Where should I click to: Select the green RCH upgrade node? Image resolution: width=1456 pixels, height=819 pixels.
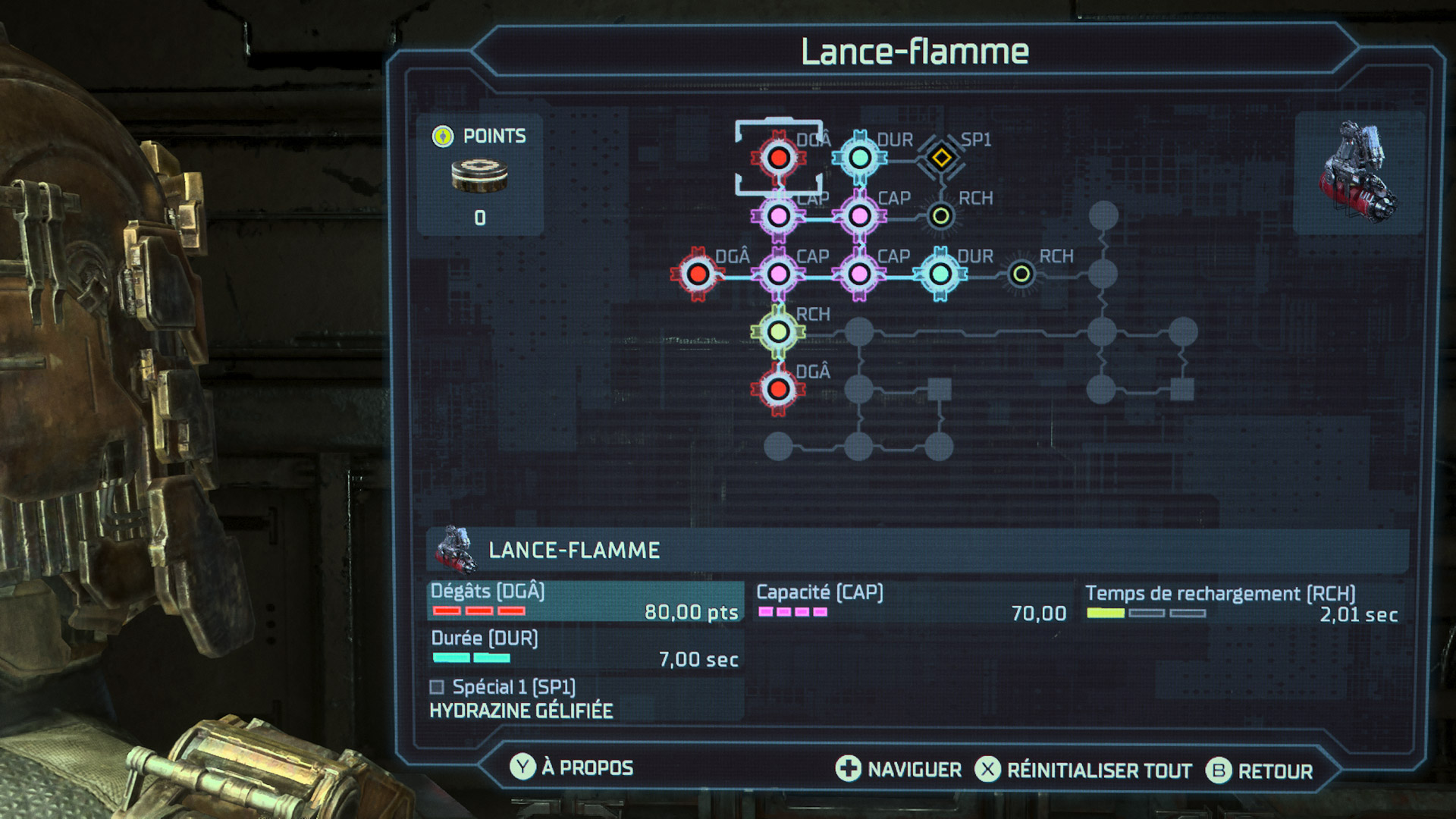click(779, 331)
